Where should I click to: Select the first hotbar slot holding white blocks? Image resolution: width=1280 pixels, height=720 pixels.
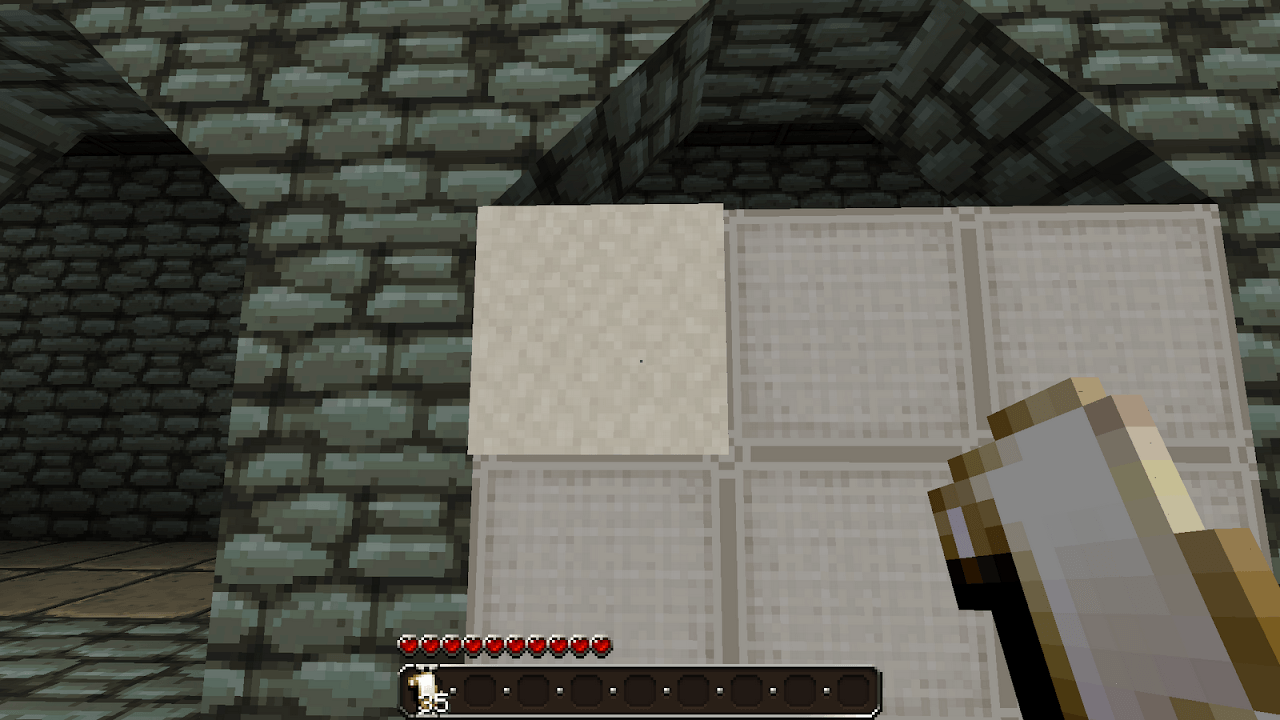tap(428, 690)
